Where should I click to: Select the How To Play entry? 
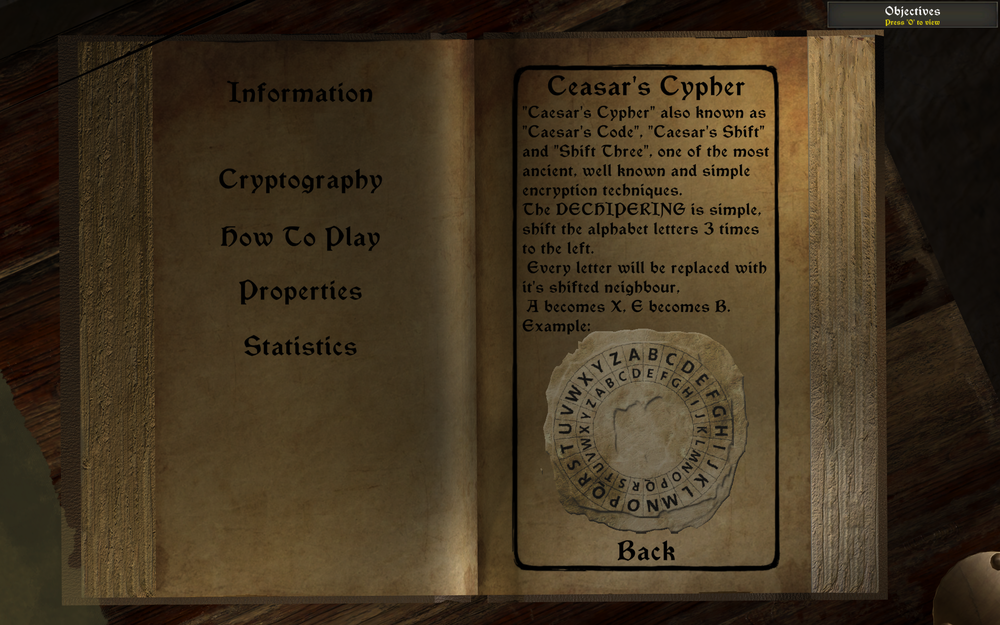(x=300, y=238)
